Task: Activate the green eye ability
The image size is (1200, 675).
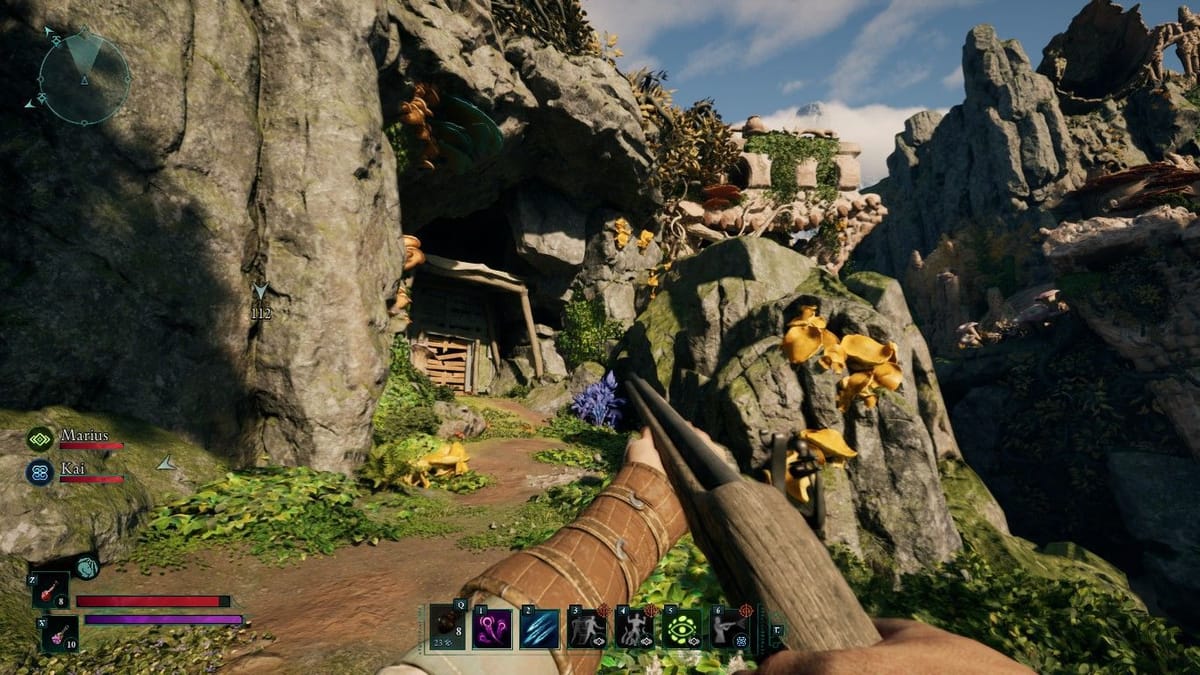Action: click(x=682, y=628)
